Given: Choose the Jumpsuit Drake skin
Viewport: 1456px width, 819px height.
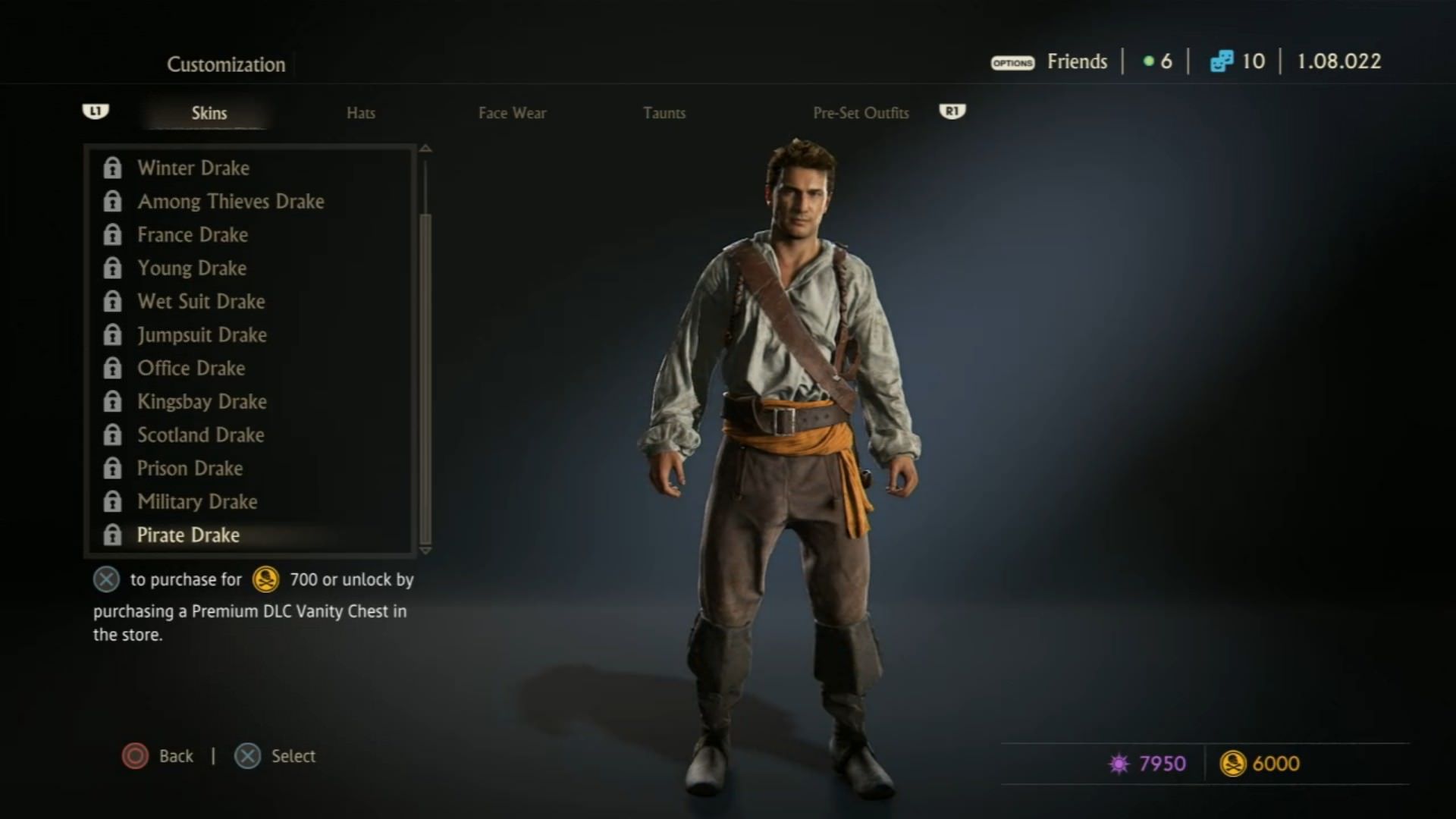Looking at the screenshot, I should 202,334.
